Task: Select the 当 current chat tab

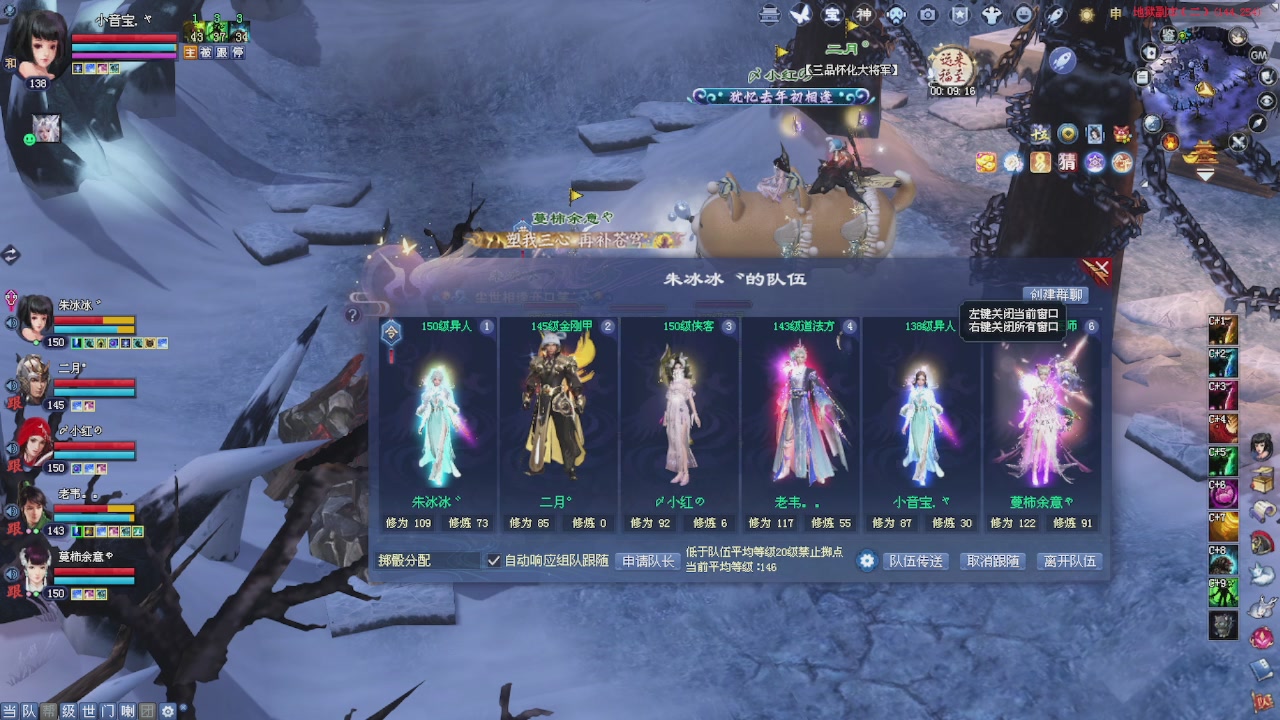Action: 9,710
